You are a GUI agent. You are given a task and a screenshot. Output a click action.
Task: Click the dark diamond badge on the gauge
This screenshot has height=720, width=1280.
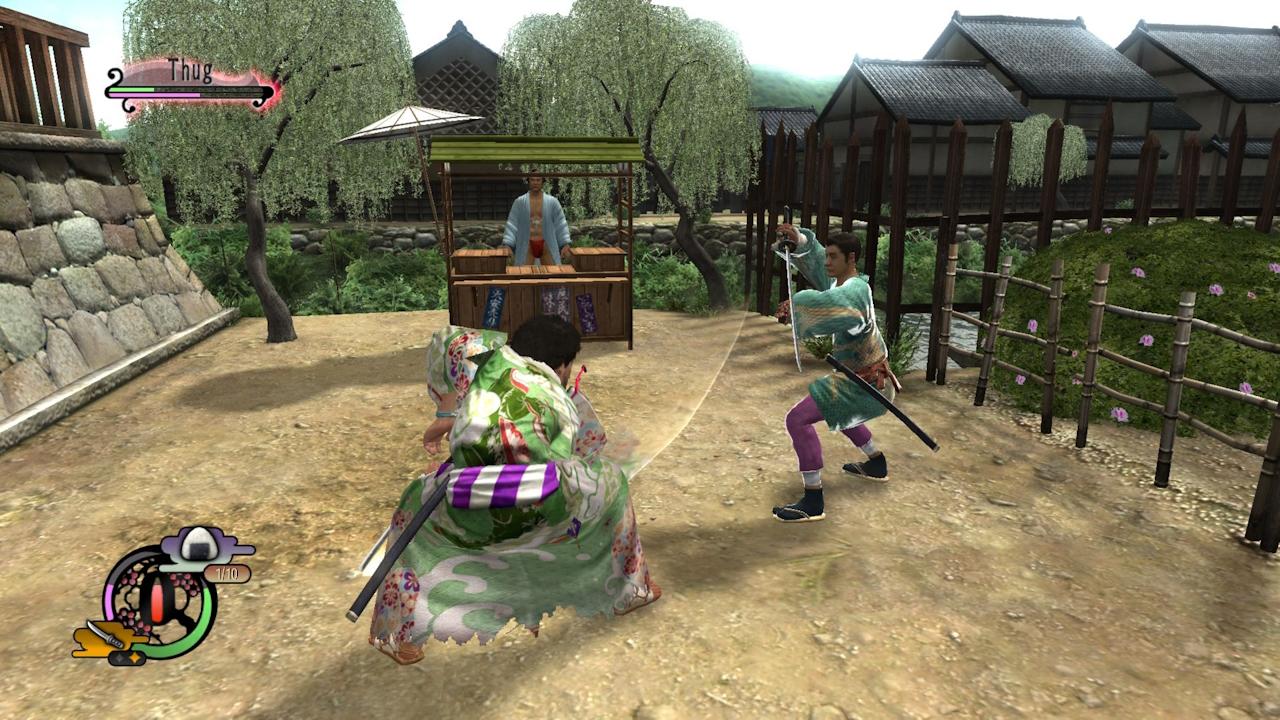pyautogui.click(x=119, y=658)
